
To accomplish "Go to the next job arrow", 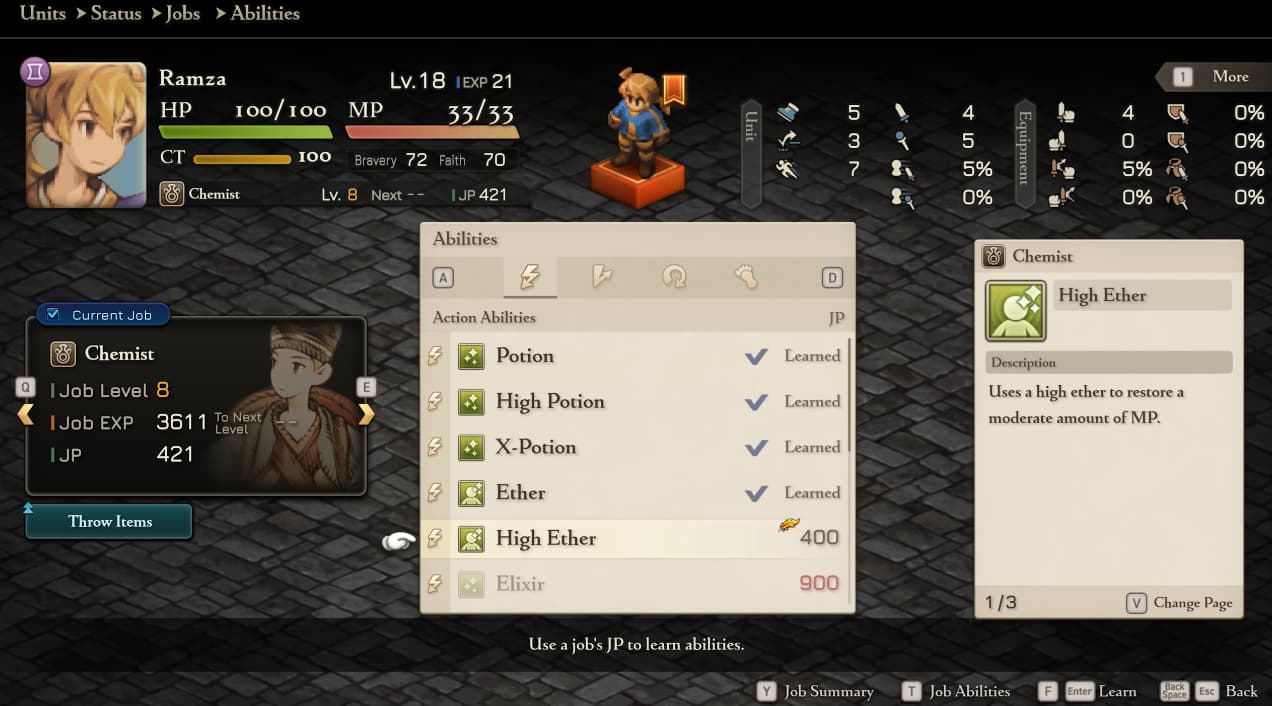I will click(366, 414).
